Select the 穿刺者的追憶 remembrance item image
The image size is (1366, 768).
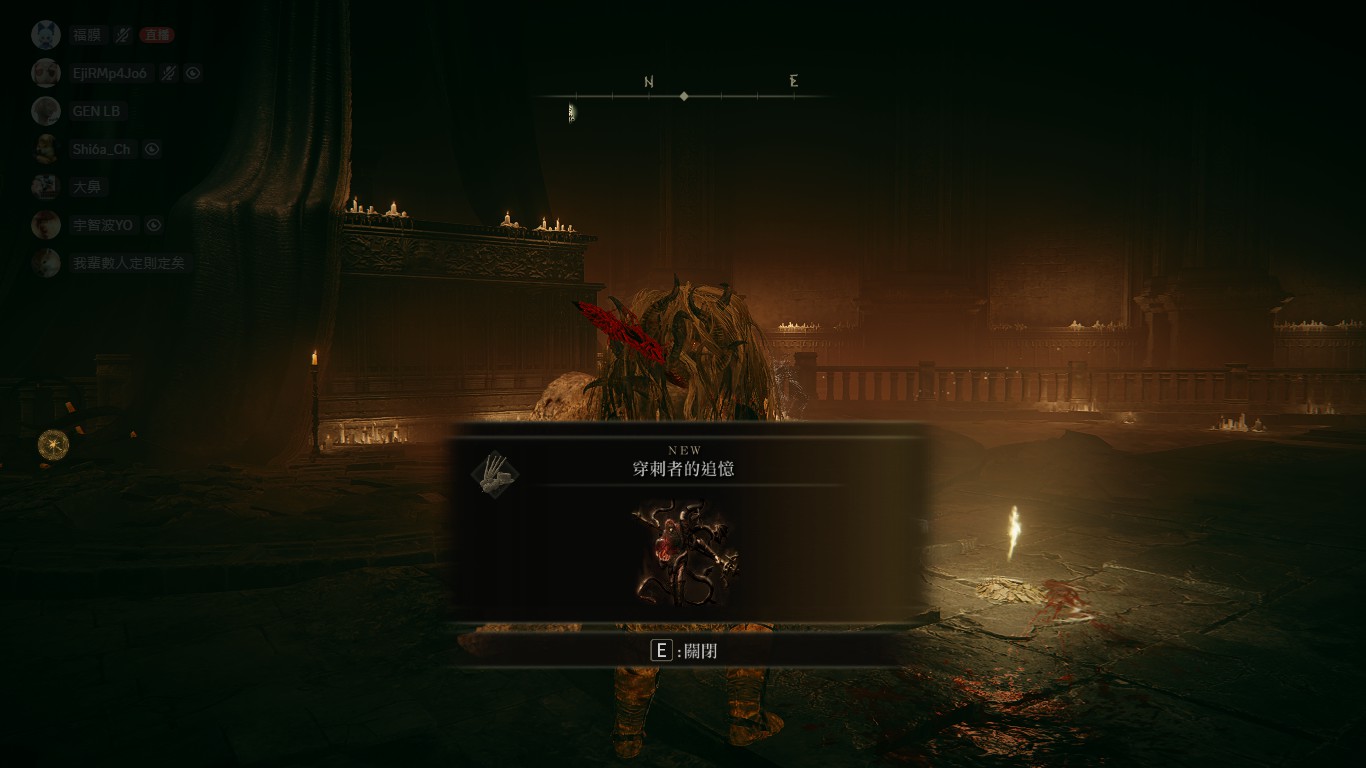(x=684, y=554)
